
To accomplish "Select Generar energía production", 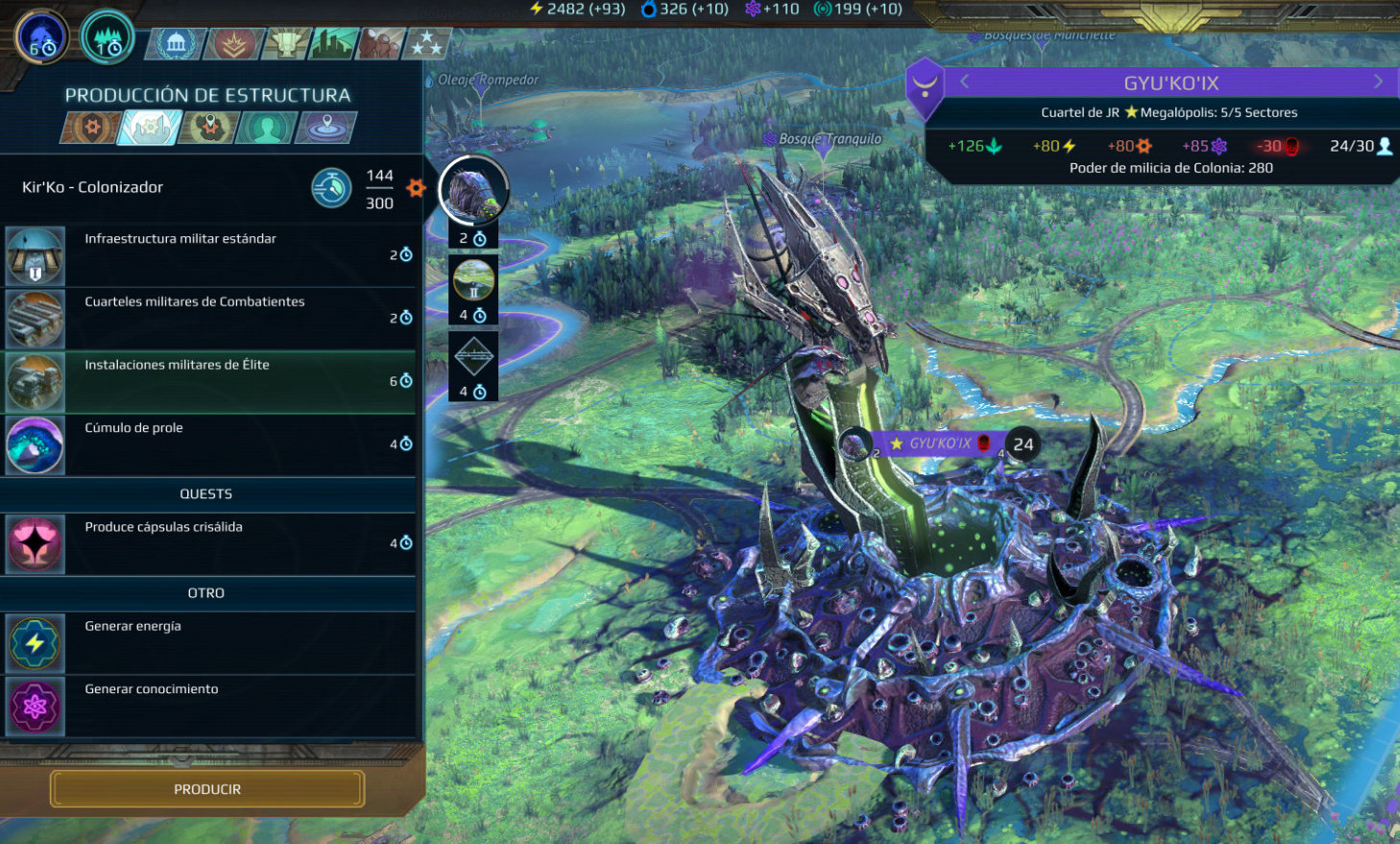I will tap(209, 643).
